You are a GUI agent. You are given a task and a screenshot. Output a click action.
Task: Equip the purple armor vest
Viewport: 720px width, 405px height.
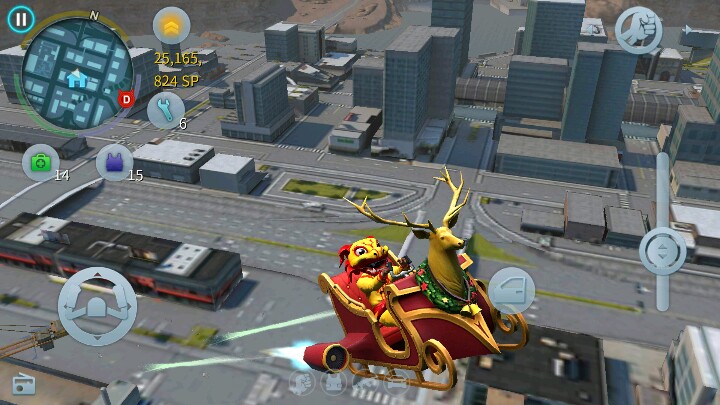pyautogui.click(x=114, y=162)
